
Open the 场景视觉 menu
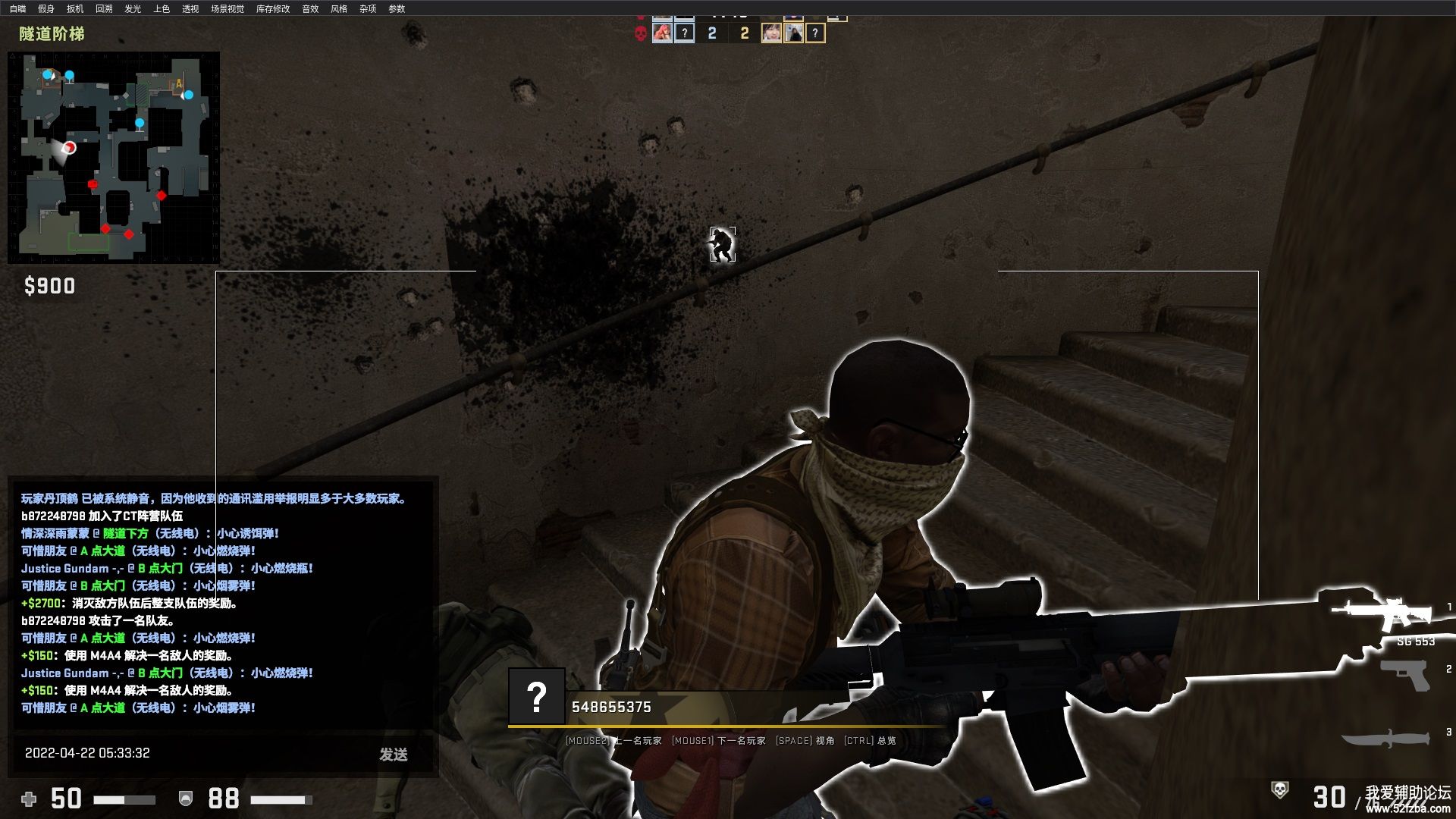coord(227,9)
